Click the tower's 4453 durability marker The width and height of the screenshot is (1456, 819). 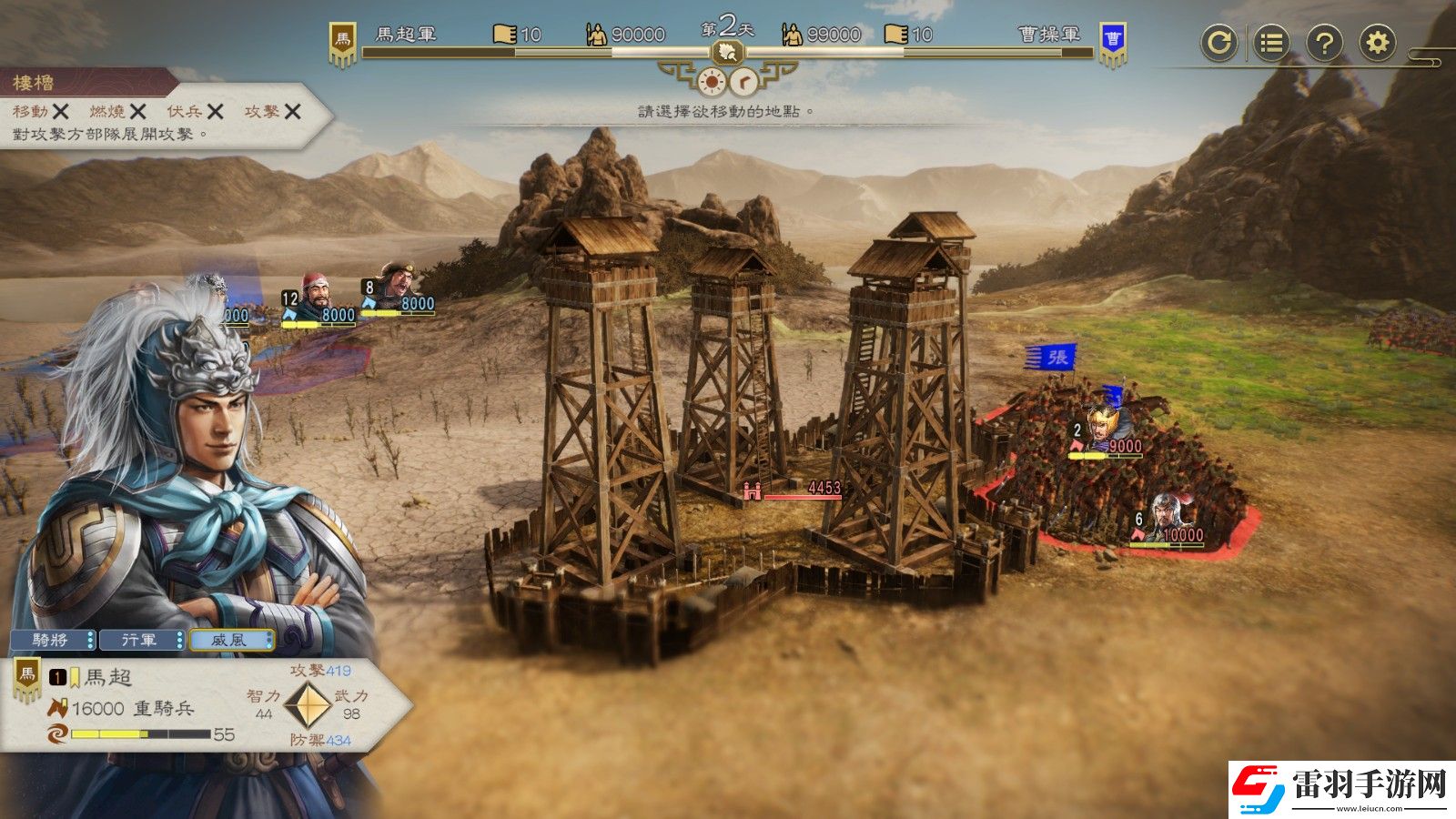(x=794, y=490)
